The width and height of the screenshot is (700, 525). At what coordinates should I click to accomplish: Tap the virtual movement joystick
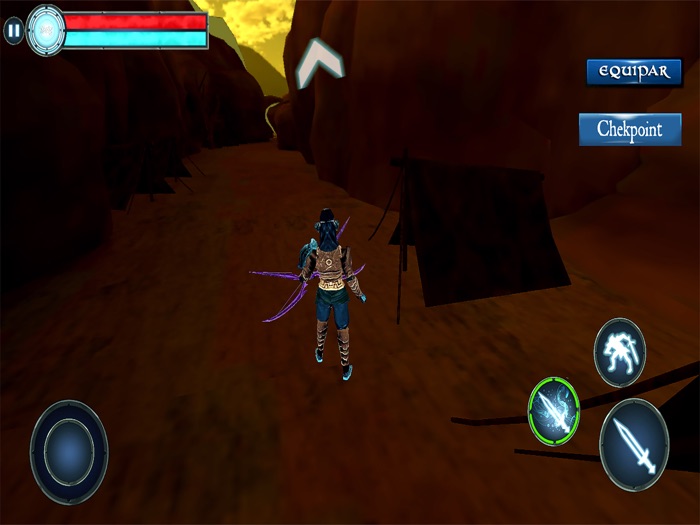[69, 452]
